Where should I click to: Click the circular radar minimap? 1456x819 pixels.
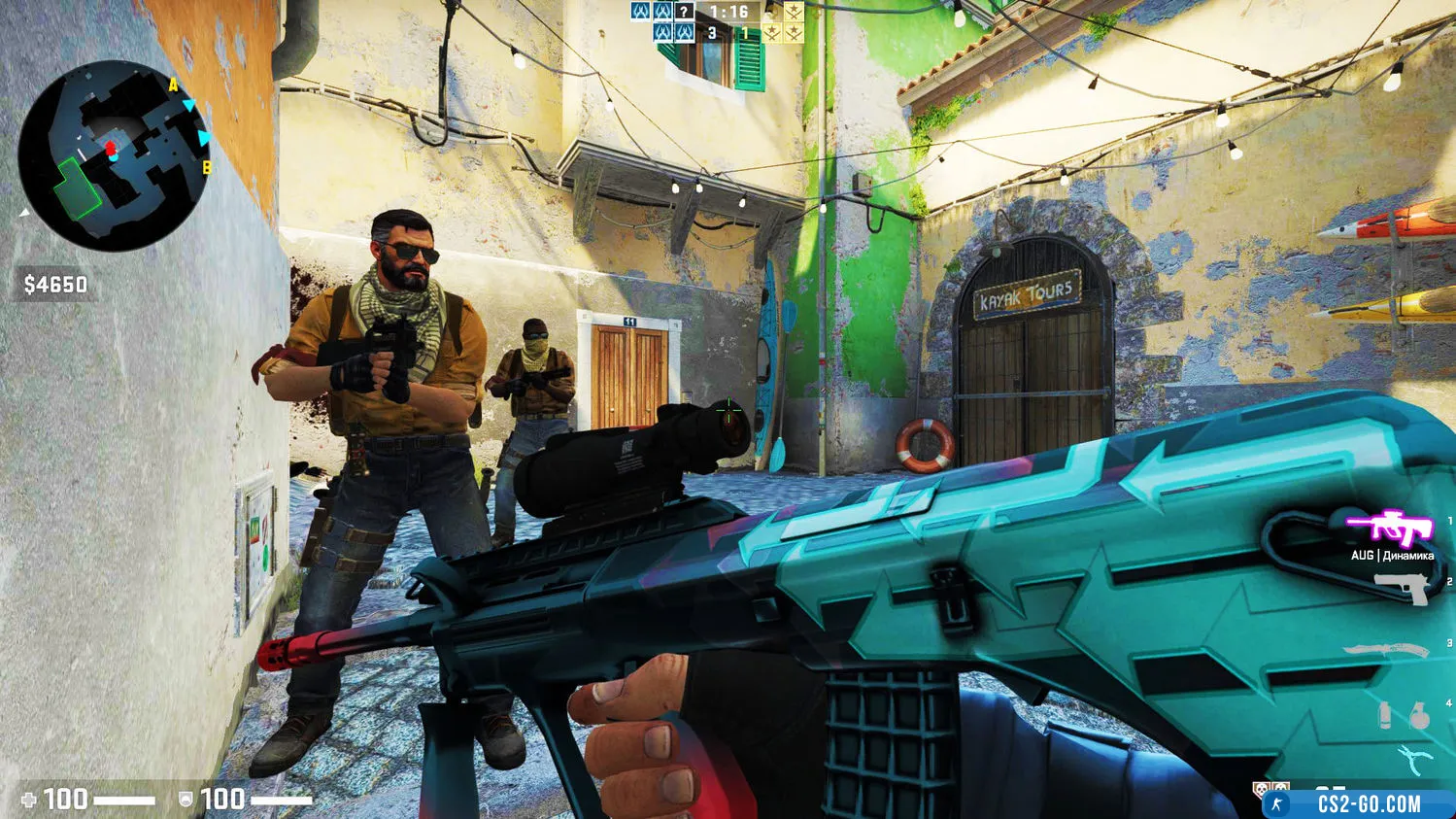(114, 155)
